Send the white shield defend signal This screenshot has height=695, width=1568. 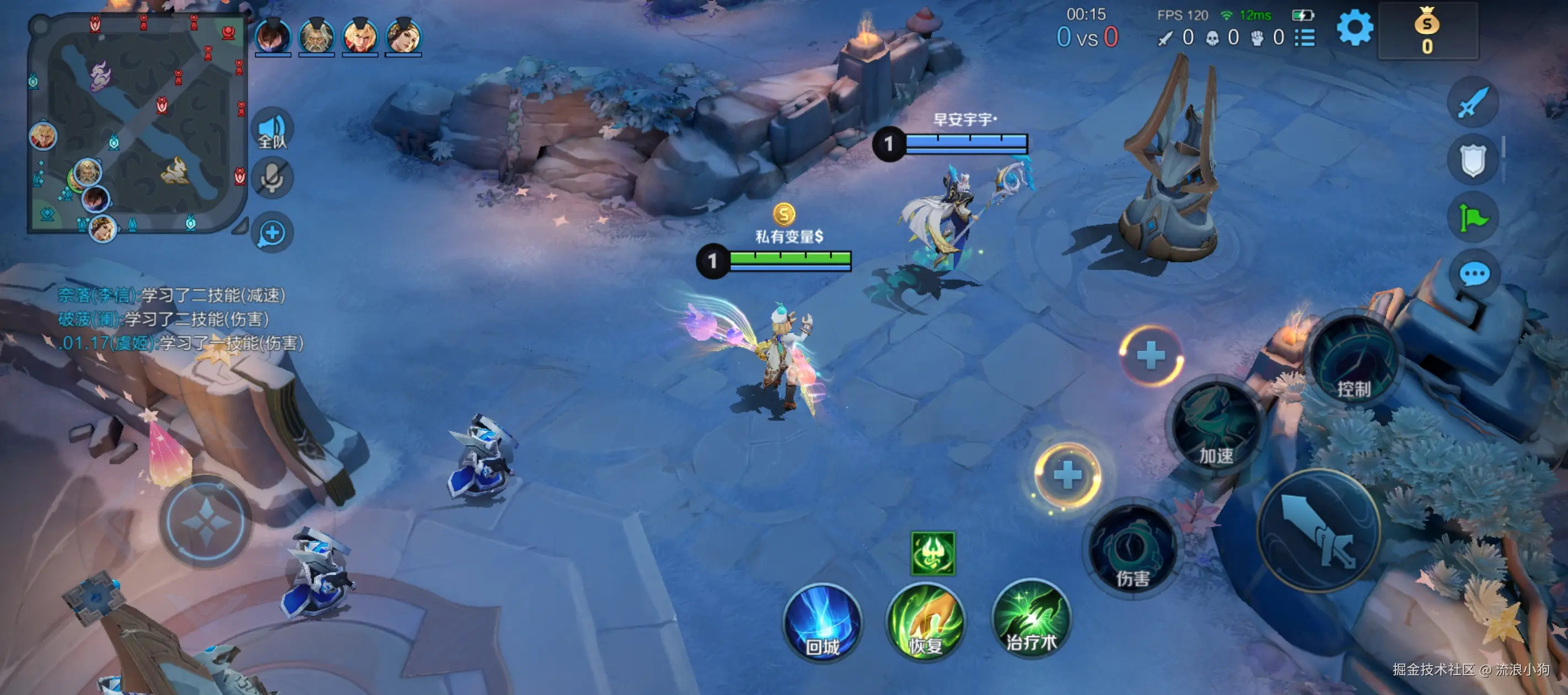(1473, 160)
